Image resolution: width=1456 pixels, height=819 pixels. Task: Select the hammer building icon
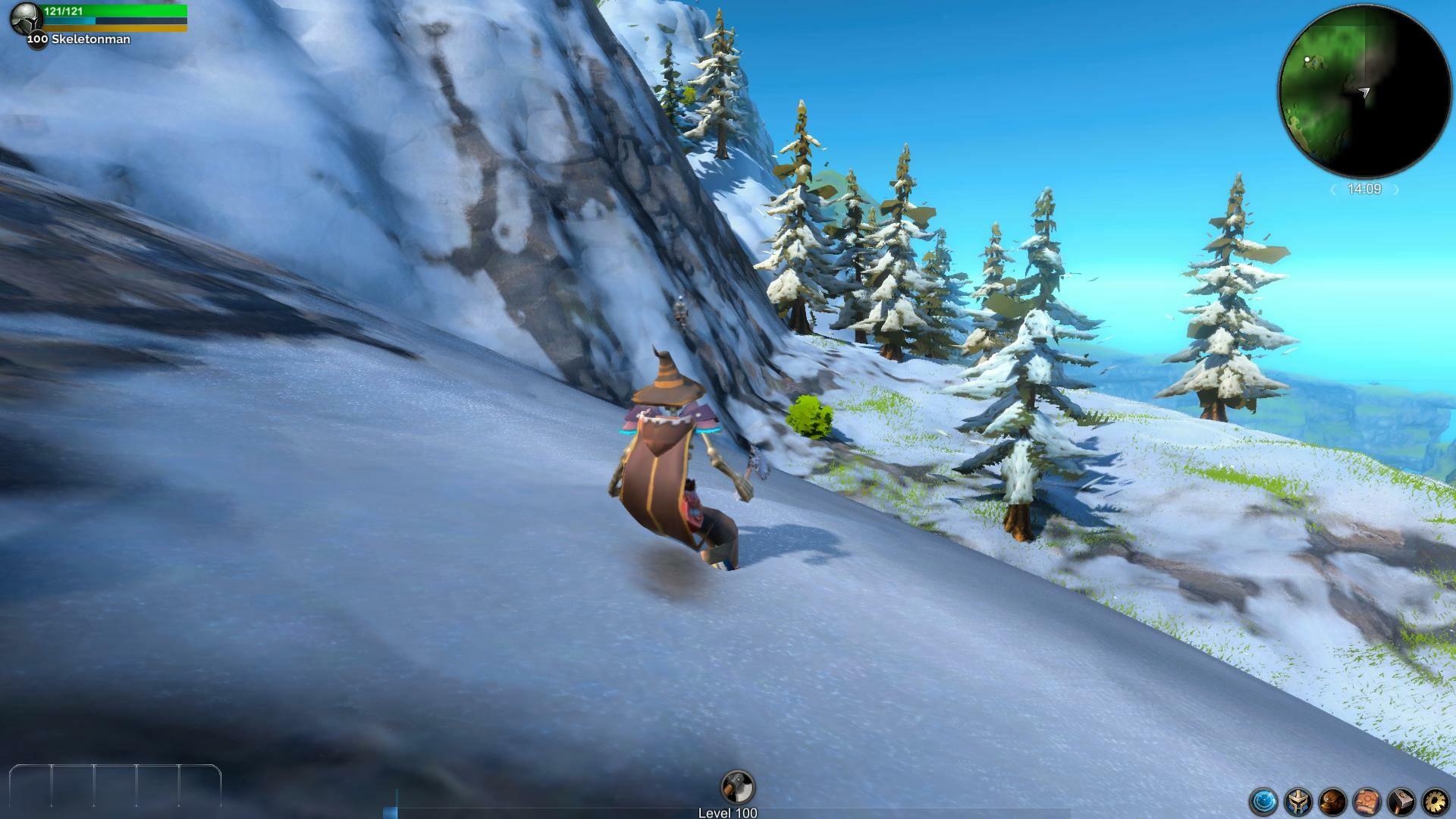1401,802
